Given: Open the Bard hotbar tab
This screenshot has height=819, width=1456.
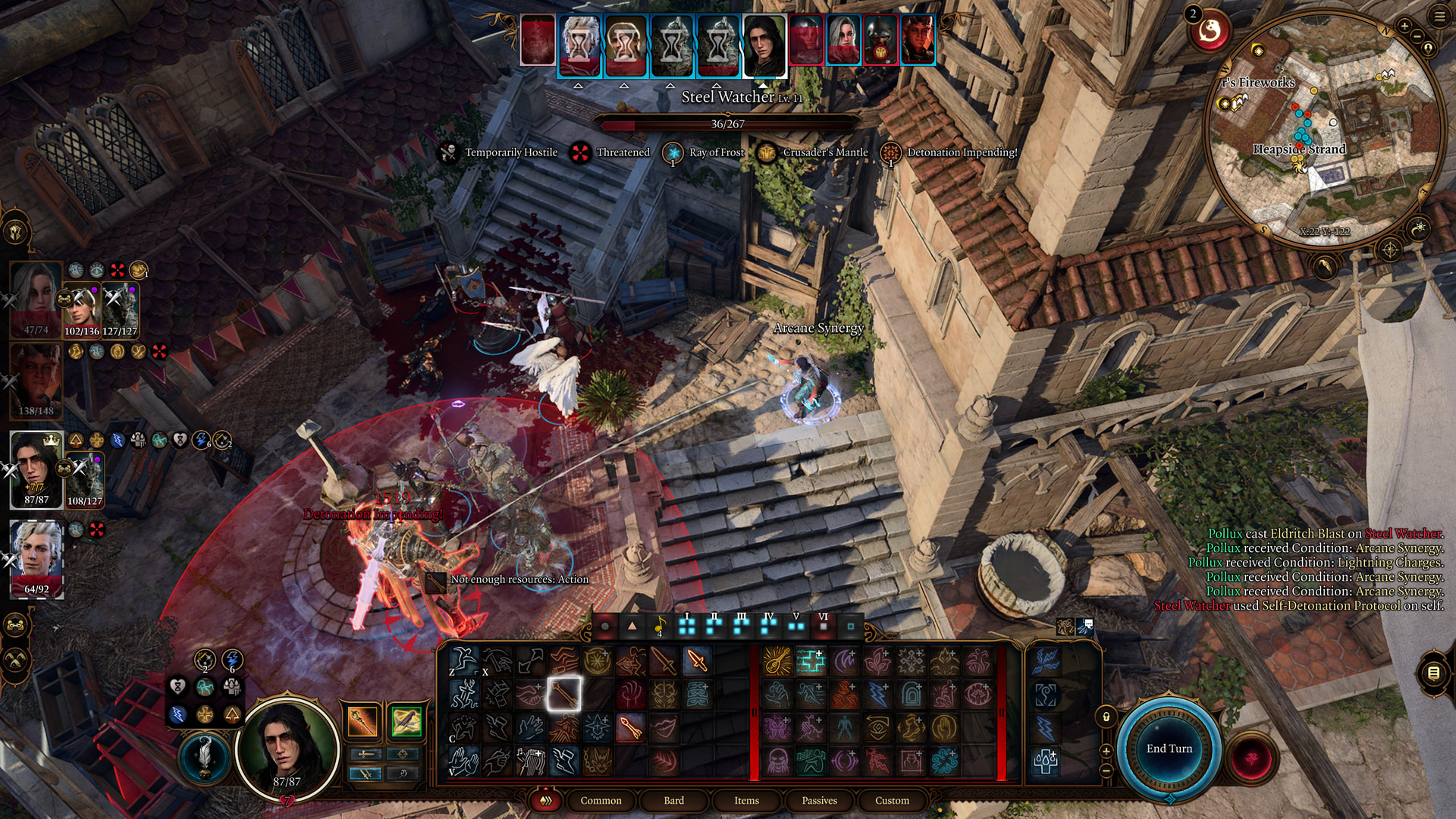Looking at the screenshot, I should tap(673, 800).
